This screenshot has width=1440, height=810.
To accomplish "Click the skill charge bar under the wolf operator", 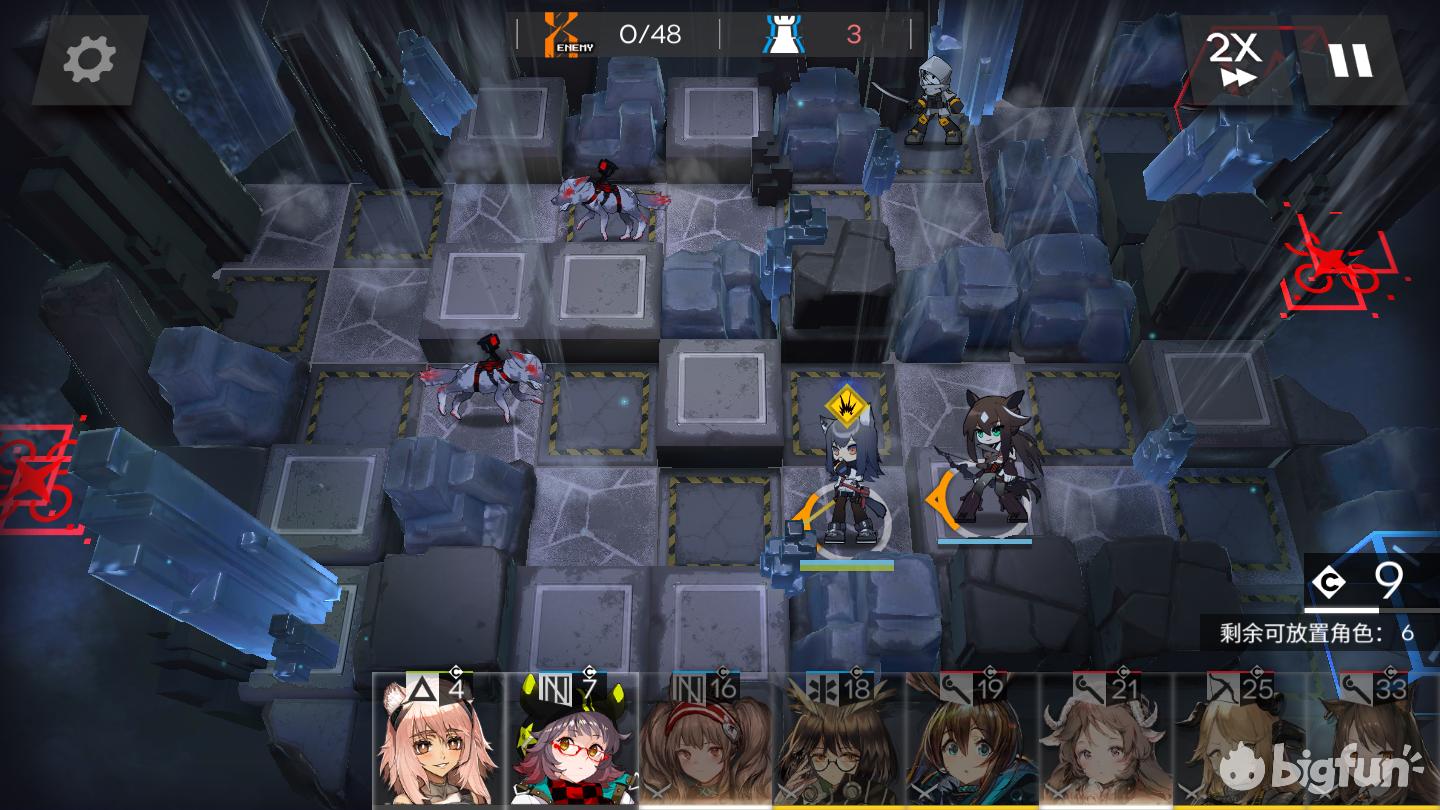I will pos(845,565).
